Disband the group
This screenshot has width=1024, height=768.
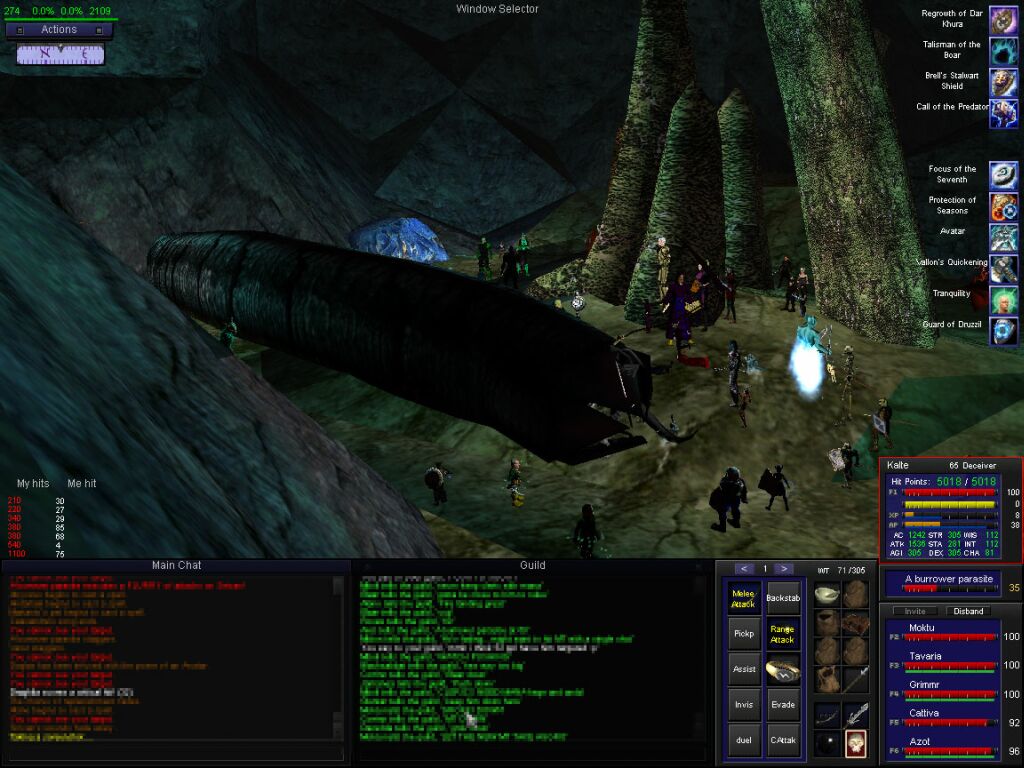pos(968,611)
